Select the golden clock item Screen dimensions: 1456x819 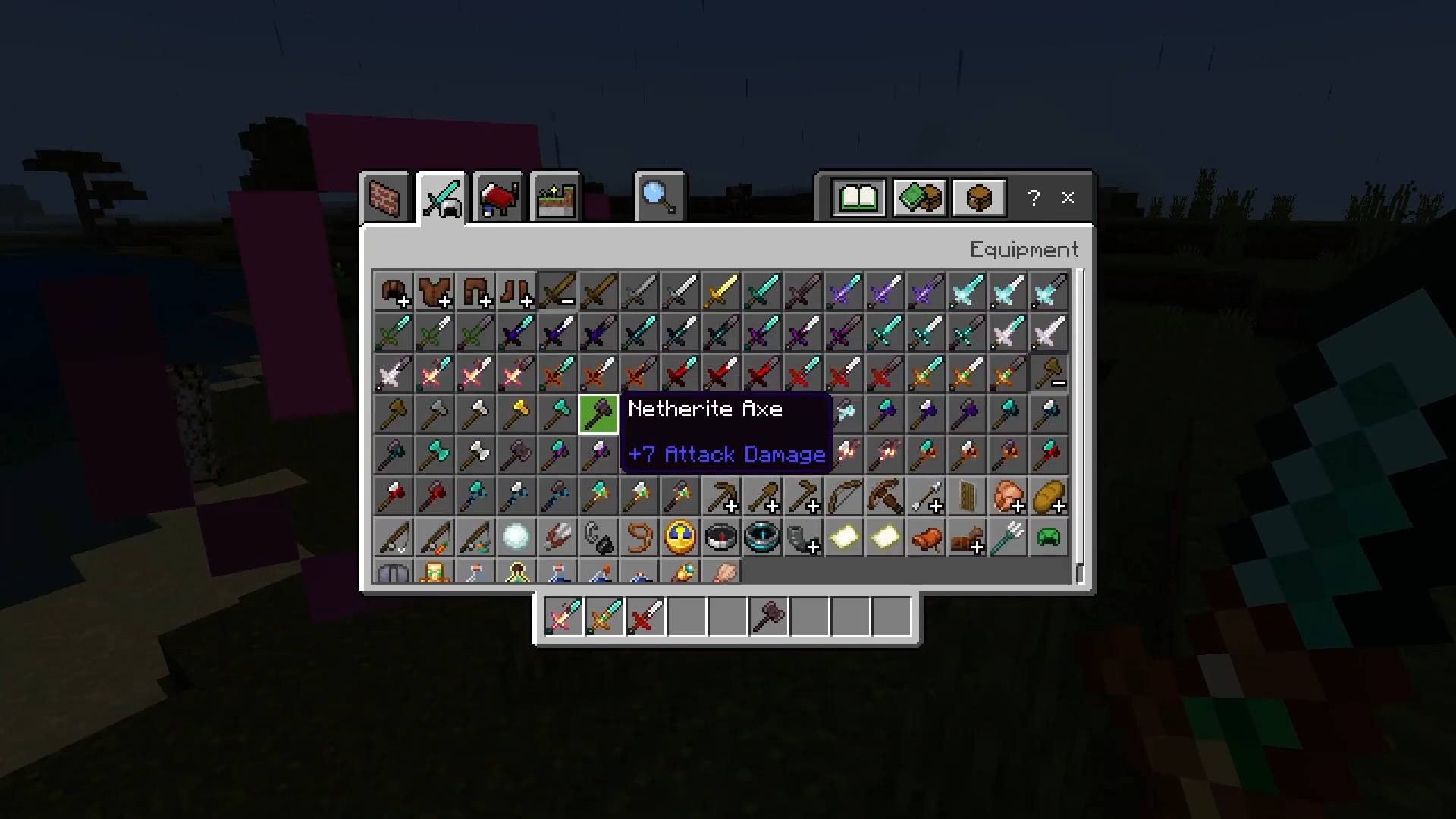679,537
